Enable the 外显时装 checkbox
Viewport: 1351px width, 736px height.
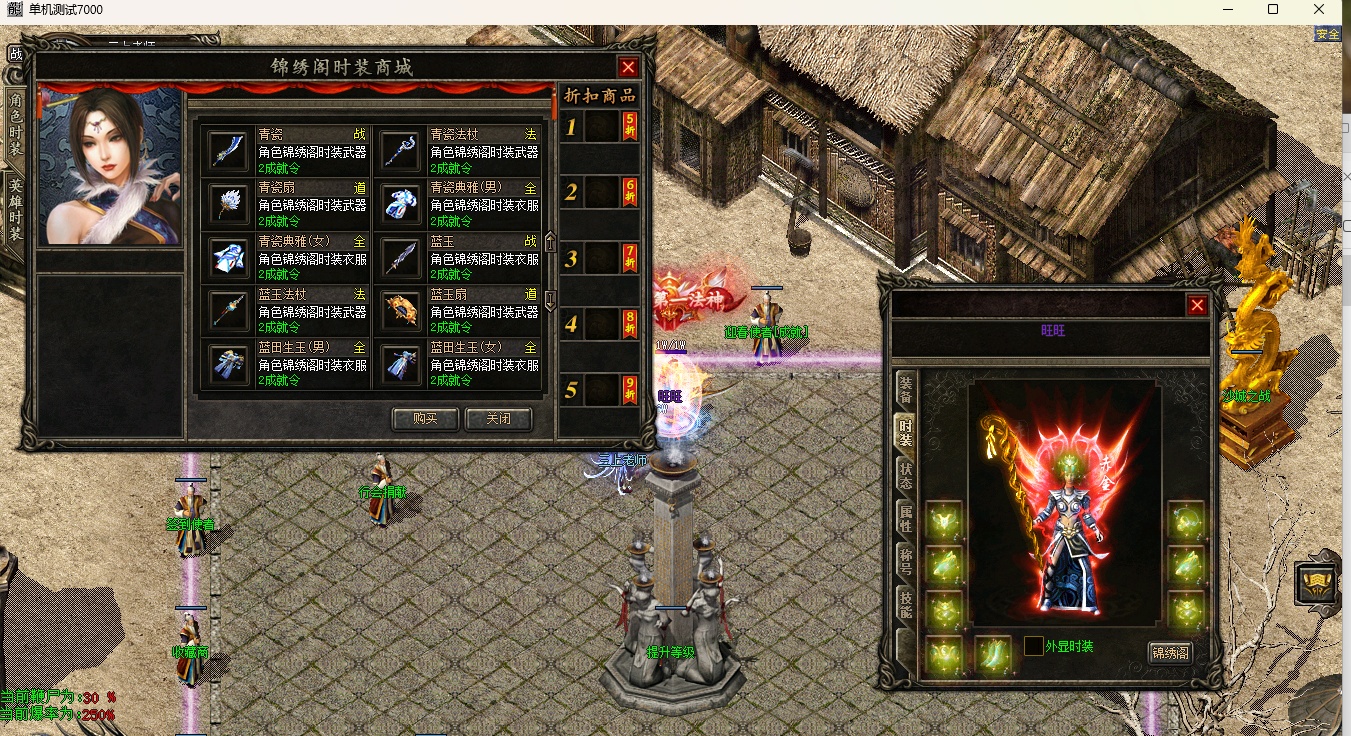[1034, 646]
